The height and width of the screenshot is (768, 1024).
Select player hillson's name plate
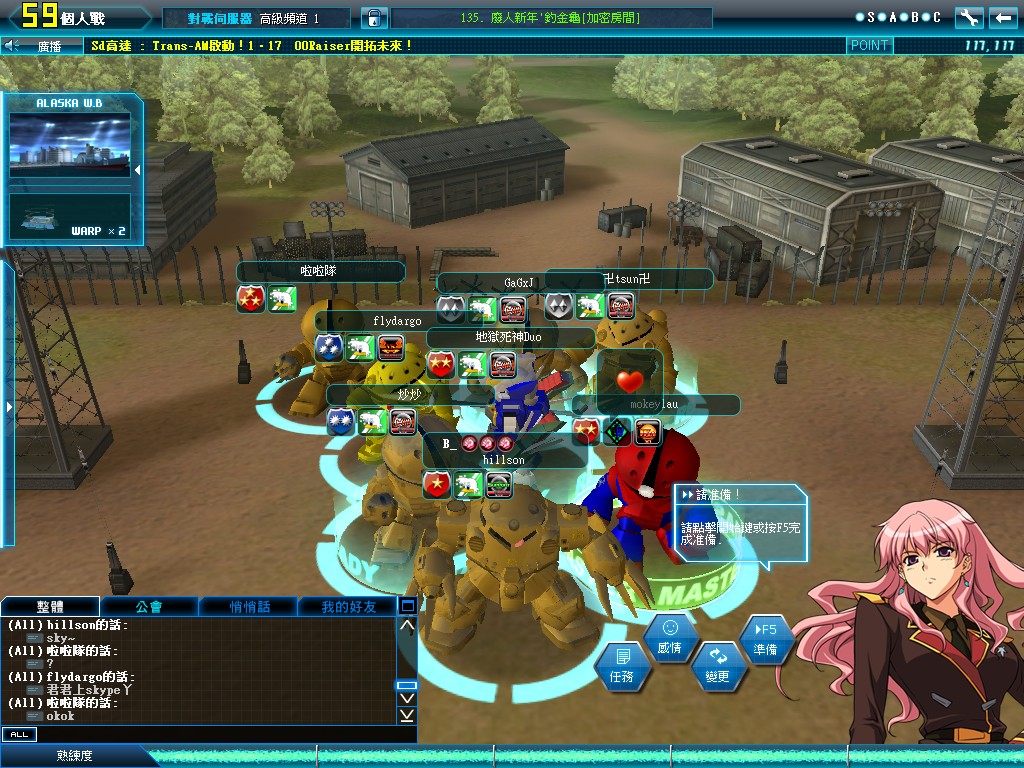[x=503, y=459]
